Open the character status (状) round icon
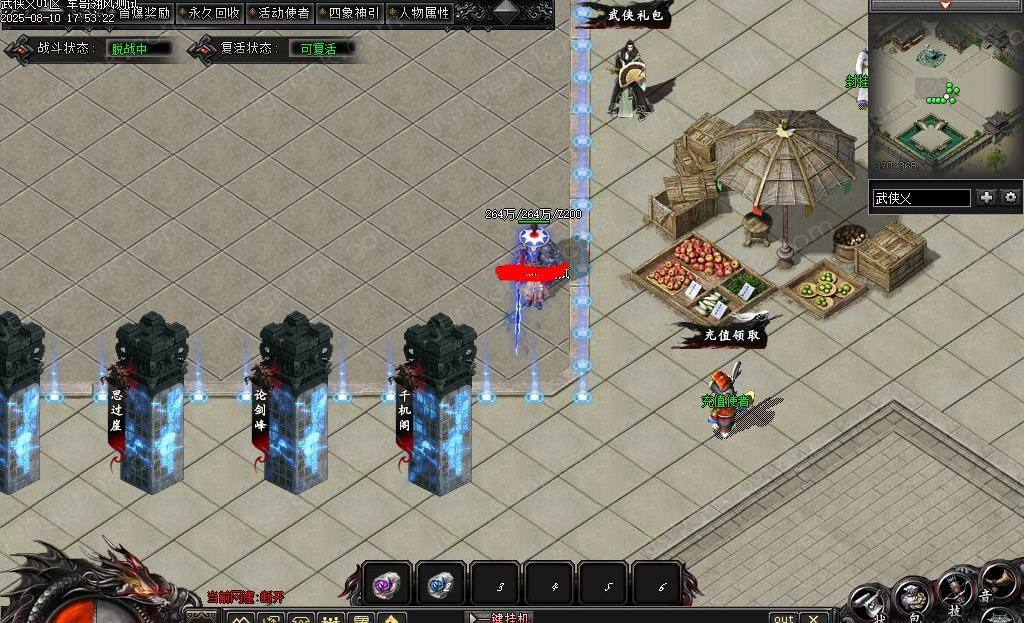Image resolution: width=1025 pixels, height=623 pixels. click(x=872, y=607)
